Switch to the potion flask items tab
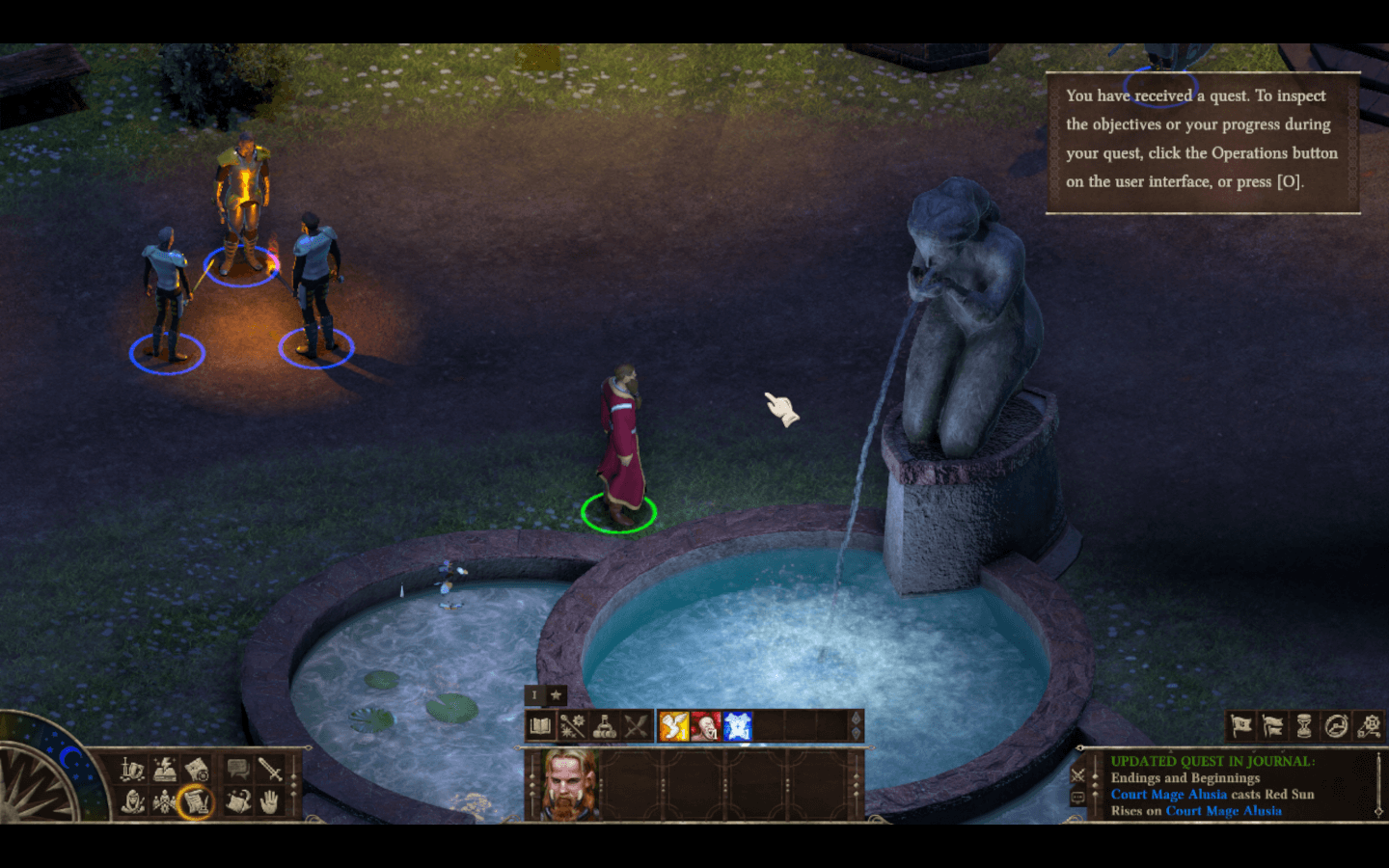The width and height of the screenshot is (1389, 868). coord(605,726)
